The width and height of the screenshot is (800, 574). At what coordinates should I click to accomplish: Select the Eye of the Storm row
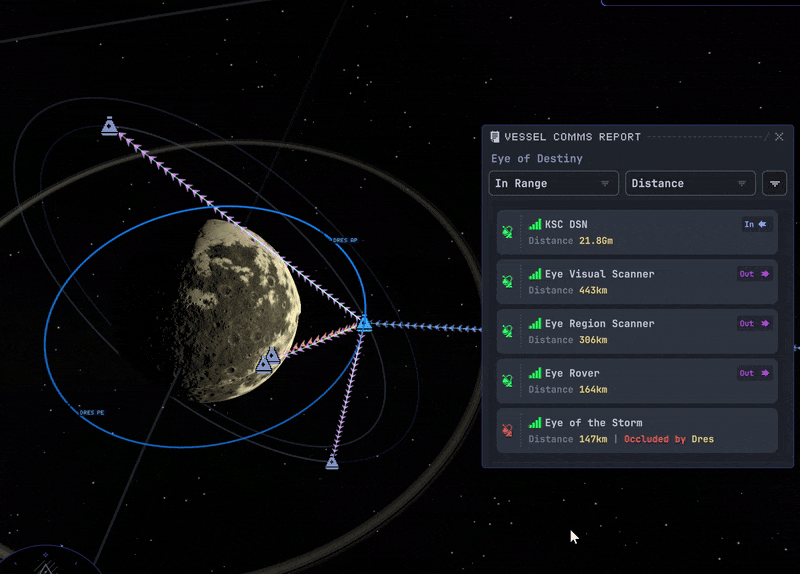pos(637,431)
